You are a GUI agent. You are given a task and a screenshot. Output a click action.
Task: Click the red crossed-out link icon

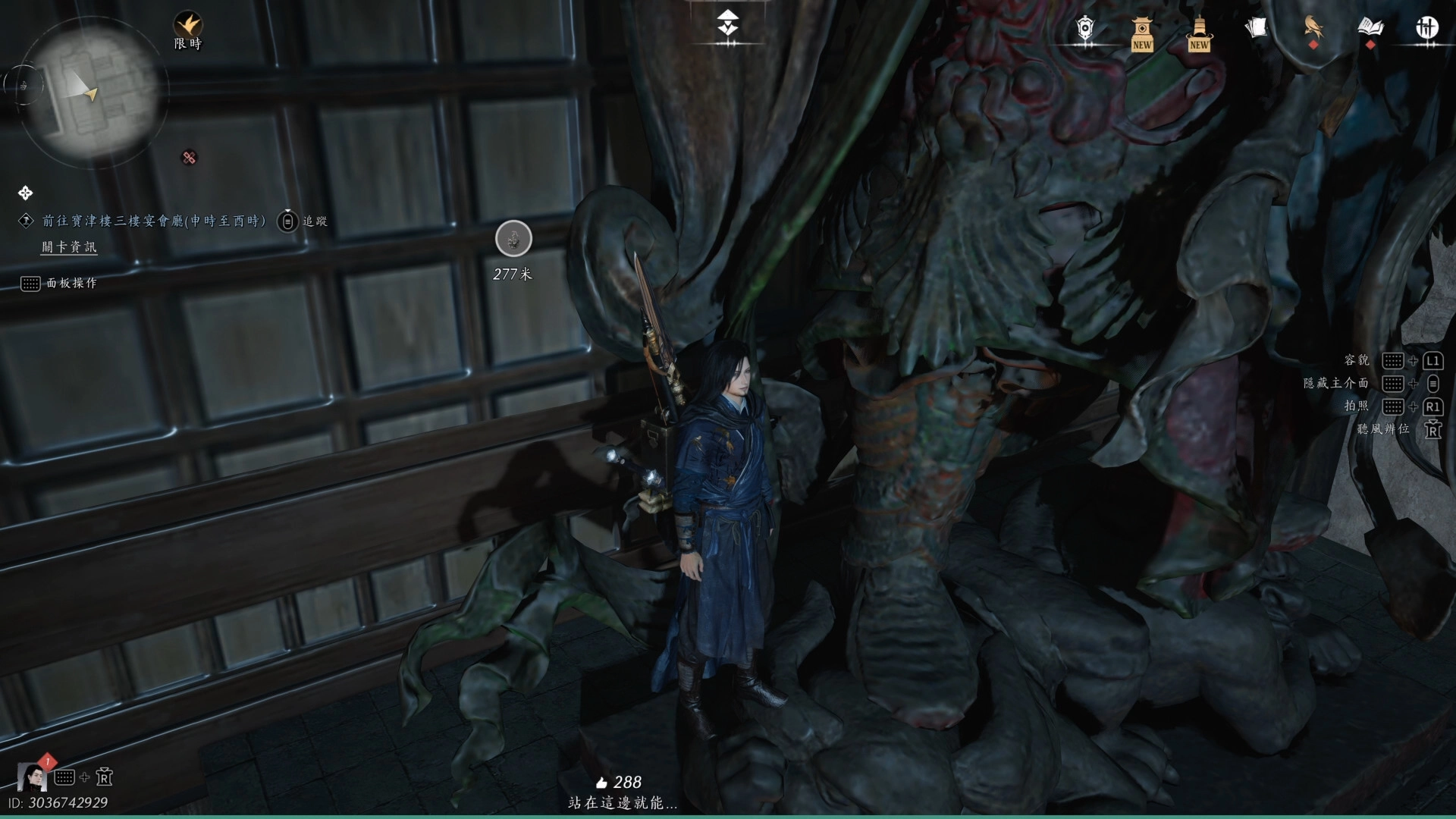(190, 158)
